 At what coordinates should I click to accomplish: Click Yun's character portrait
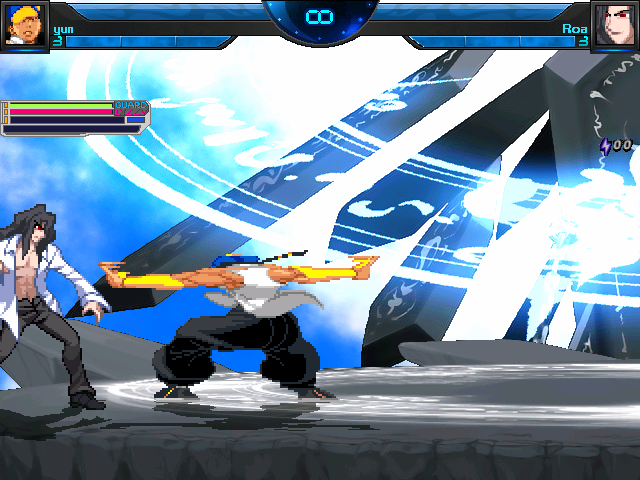tap(24, 25)
